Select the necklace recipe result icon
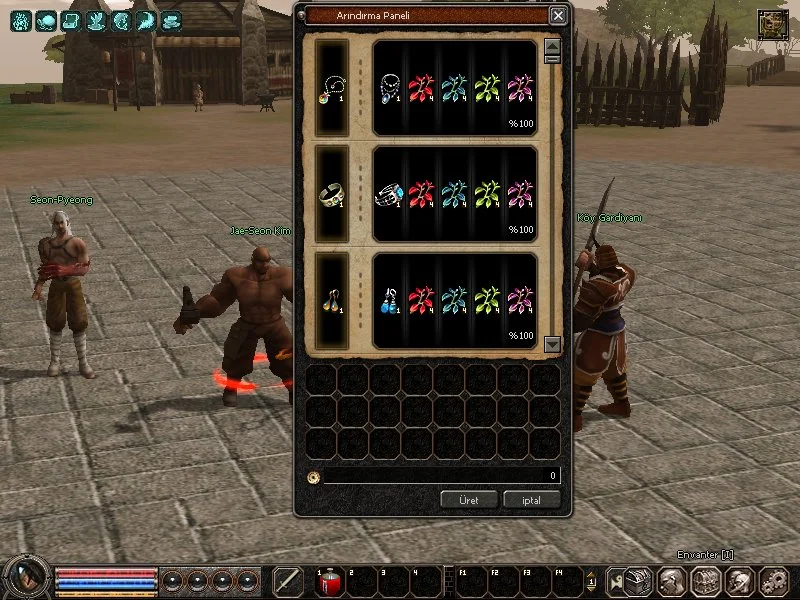The height and width of the screenshot is (600, 800). point(331,88)
